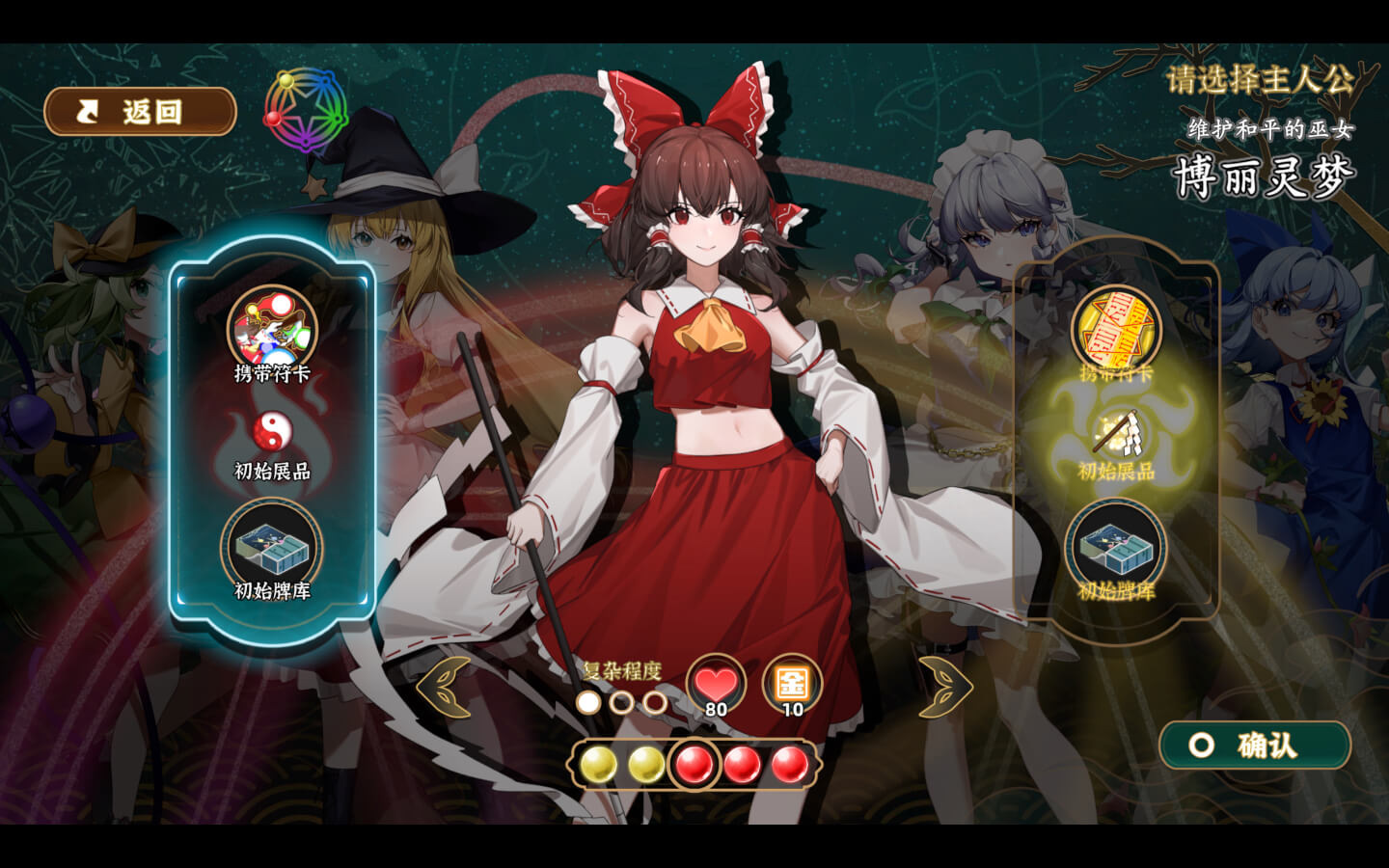
Task: Open the rainbow pentagram color wheel icon
Action: (305, 111)
